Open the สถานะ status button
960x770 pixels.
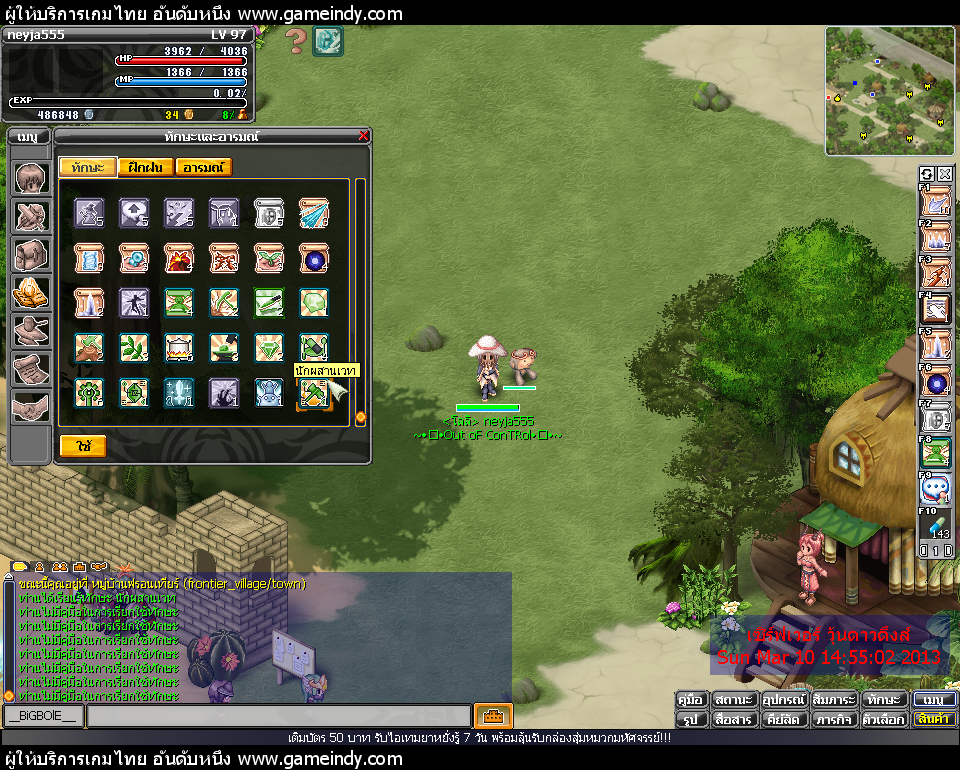tap(734, 699)
